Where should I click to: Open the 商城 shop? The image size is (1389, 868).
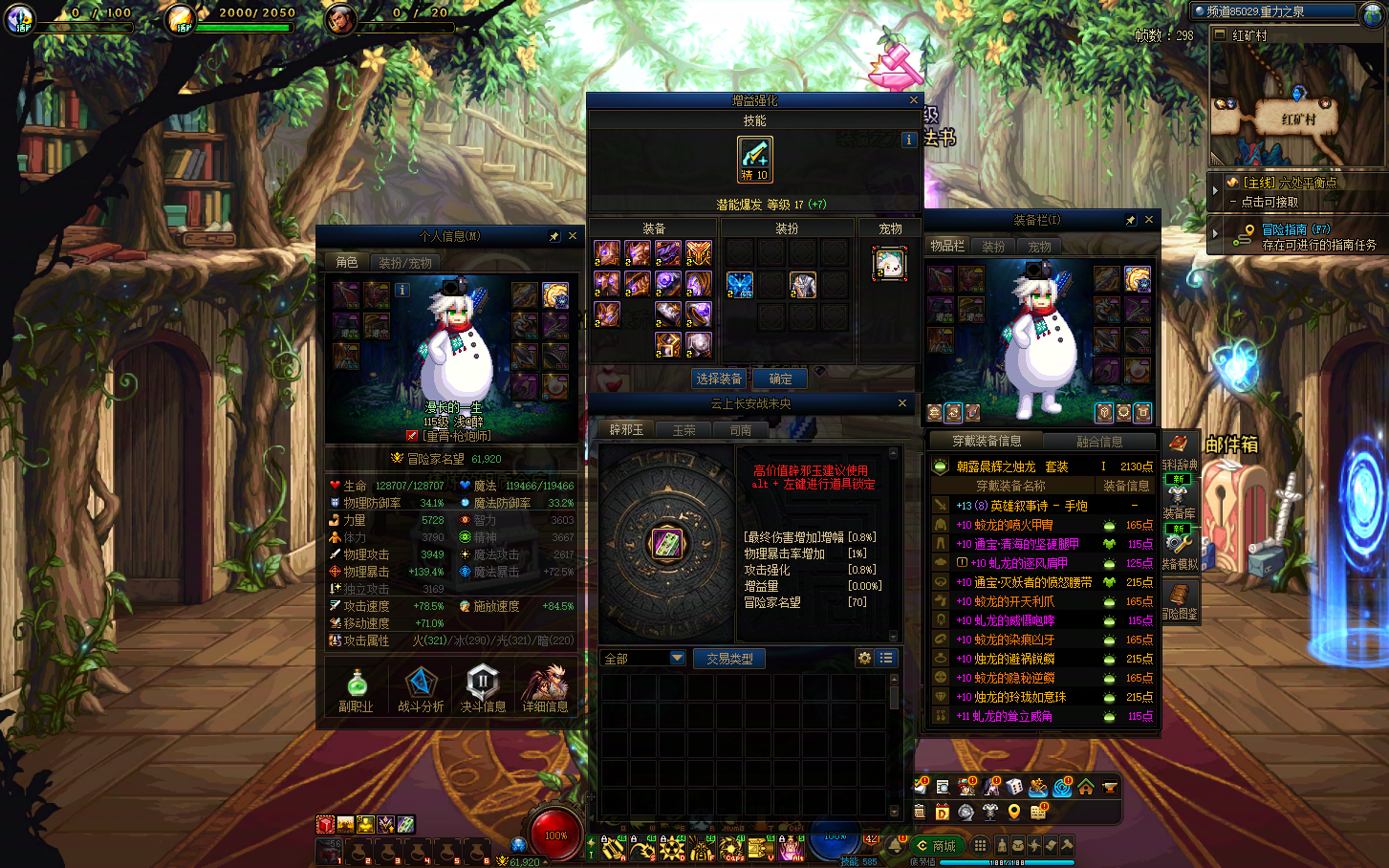936,846
